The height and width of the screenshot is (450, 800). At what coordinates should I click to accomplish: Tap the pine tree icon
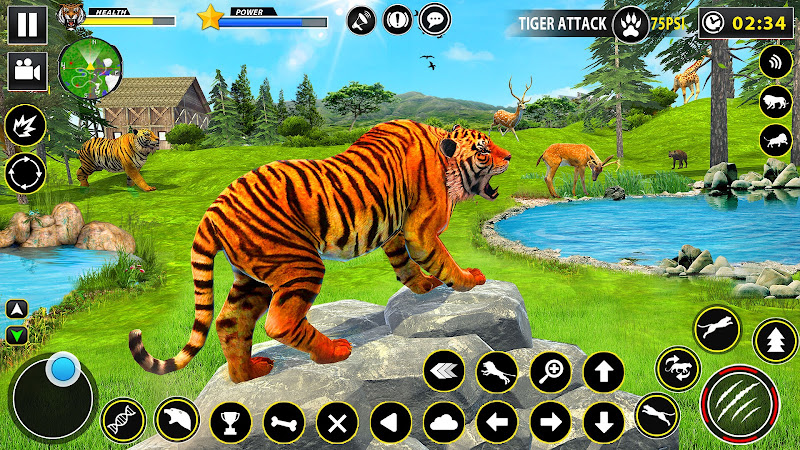[775, 341]
